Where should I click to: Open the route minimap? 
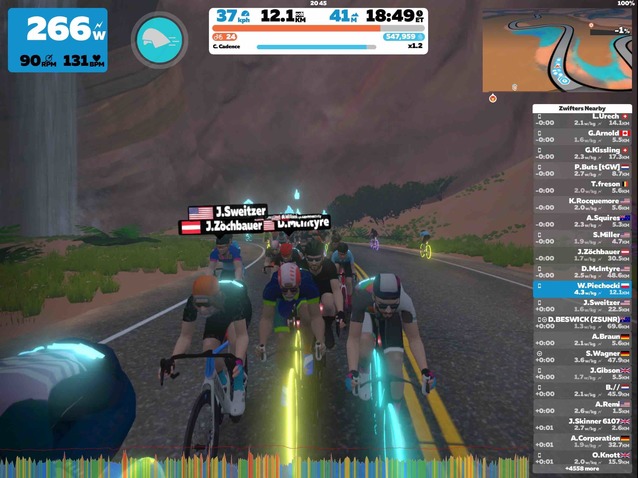(x=559, y=50)
